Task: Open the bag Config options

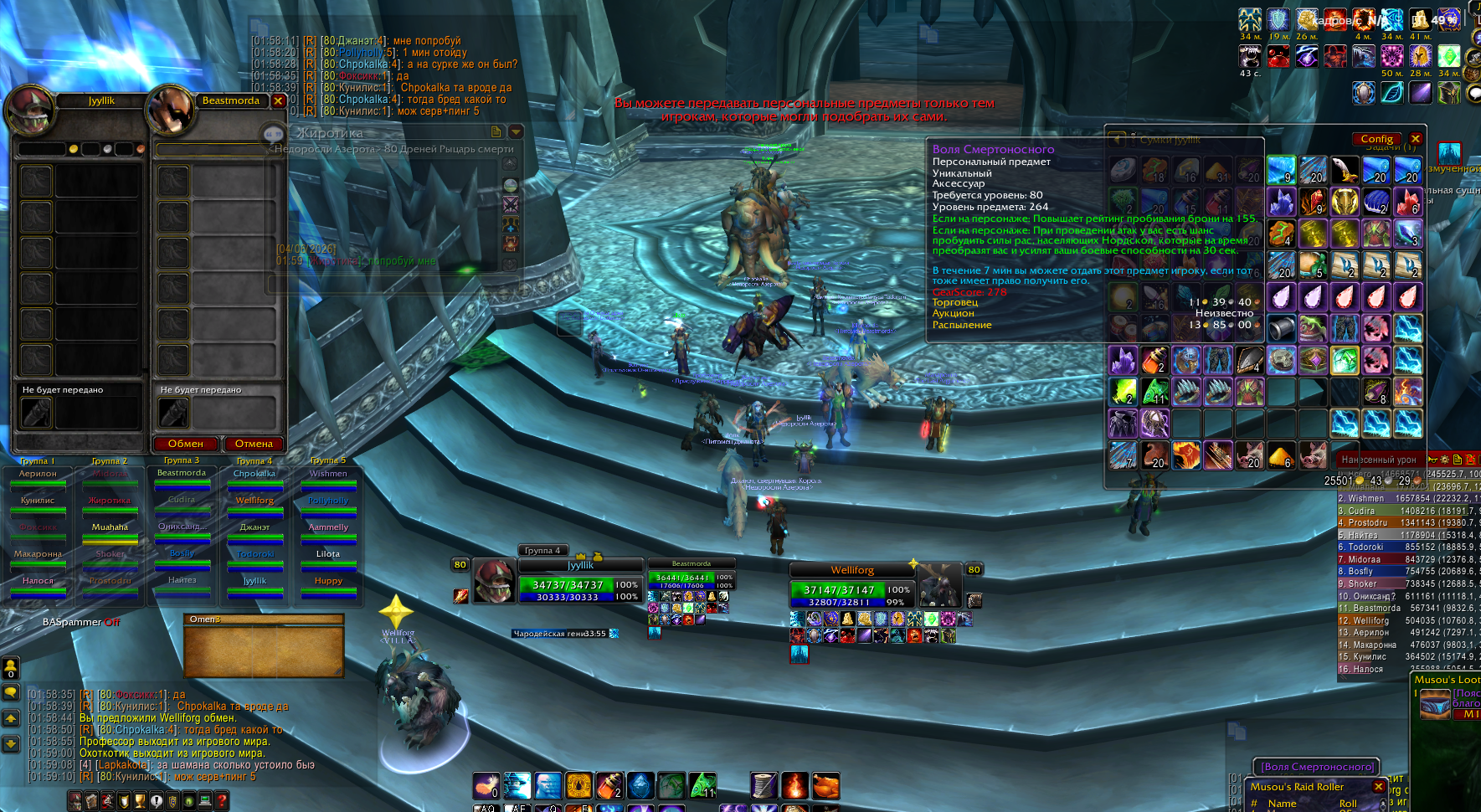Action: (x=1376, y=139)
